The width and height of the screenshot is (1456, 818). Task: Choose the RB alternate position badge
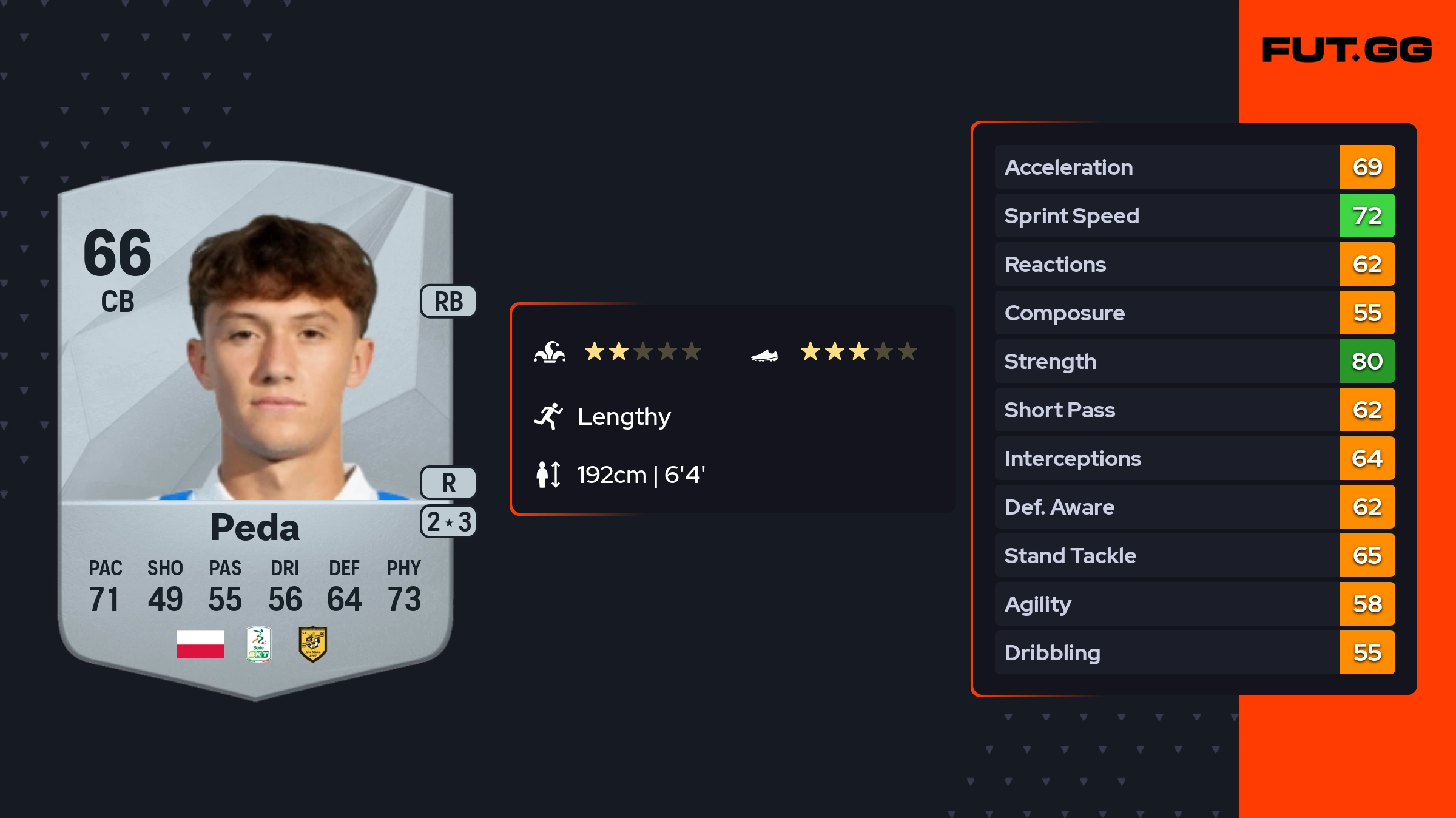(x=448, y=301)
